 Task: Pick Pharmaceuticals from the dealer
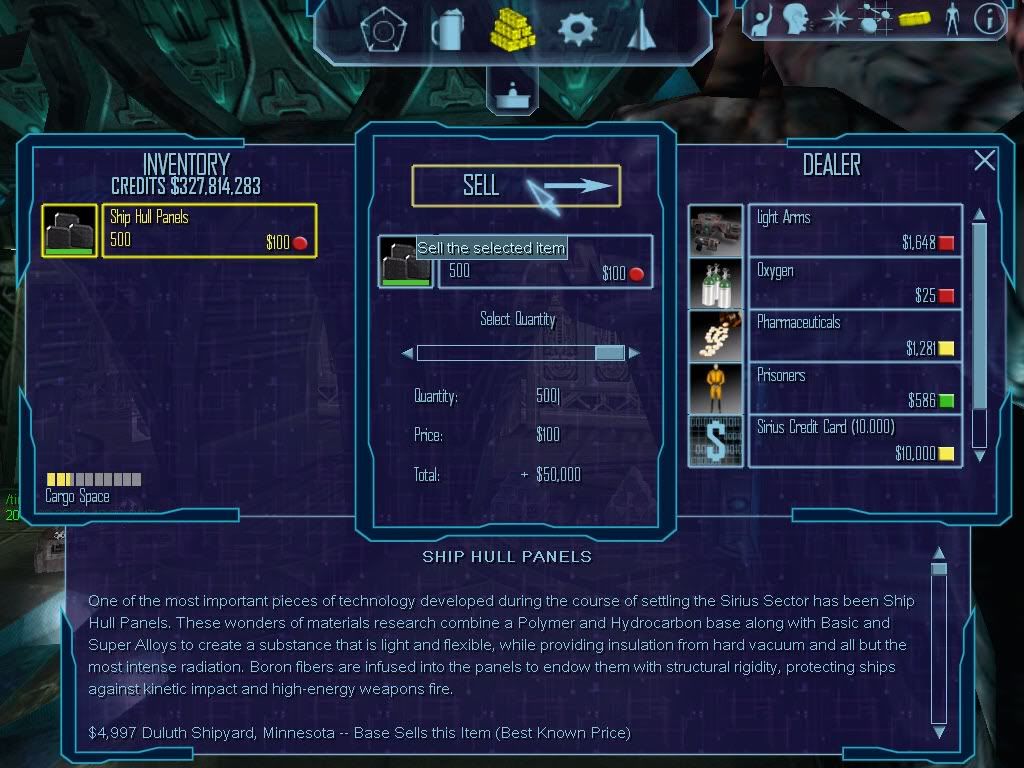855,335
